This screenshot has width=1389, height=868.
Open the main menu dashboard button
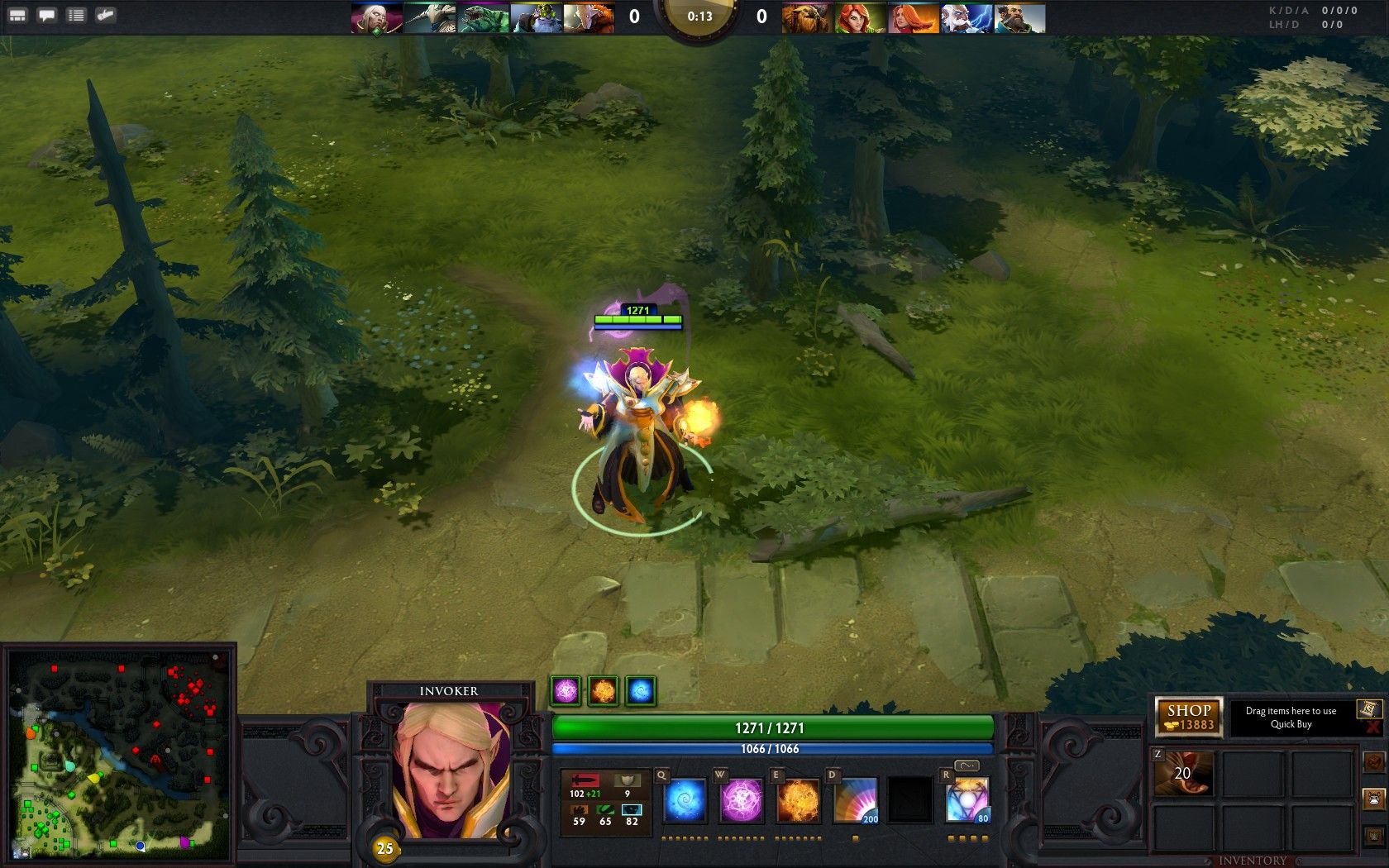(17, 15)
